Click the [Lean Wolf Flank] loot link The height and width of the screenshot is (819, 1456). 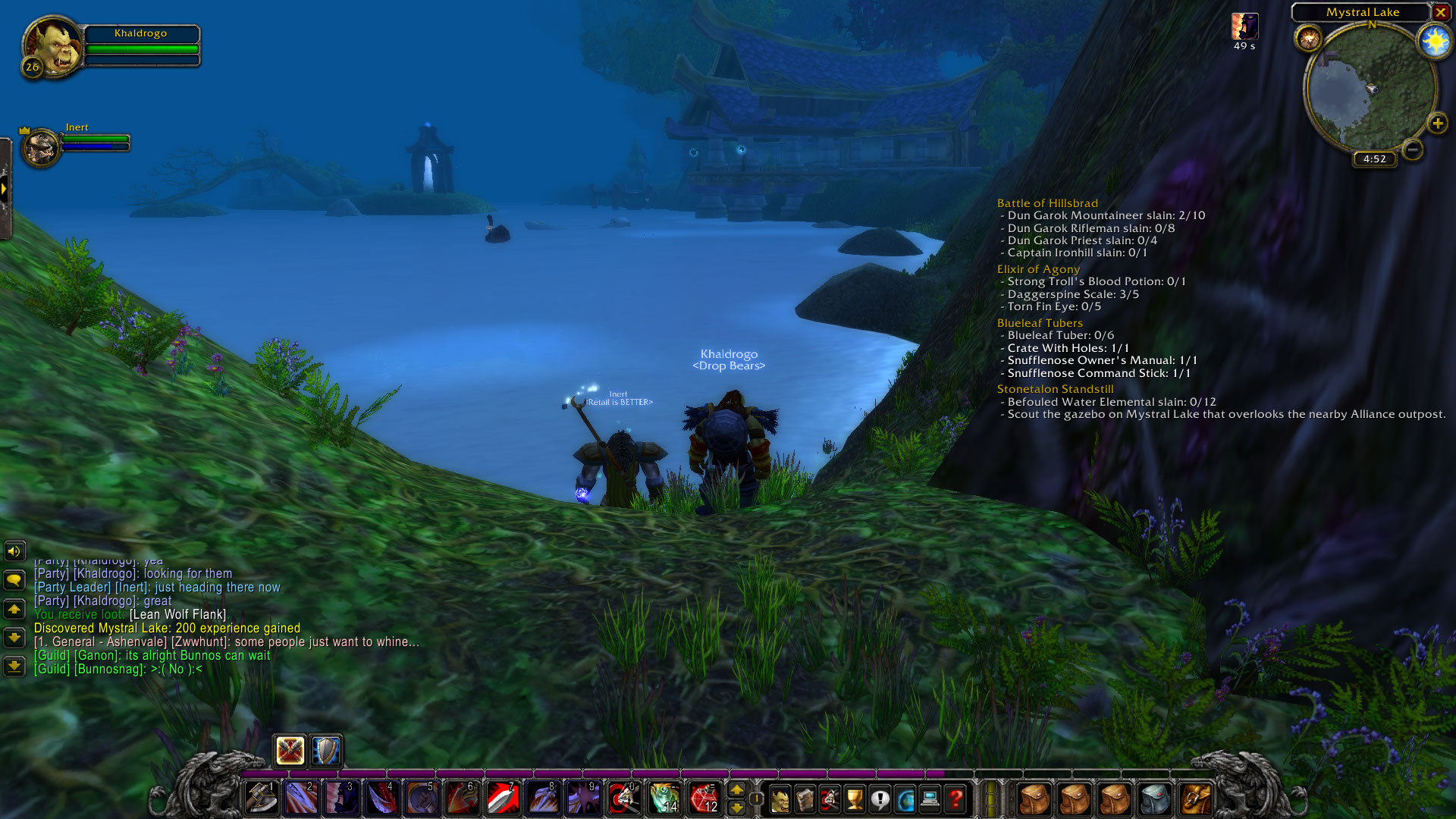pyautogui.click(x=180, y=614)
